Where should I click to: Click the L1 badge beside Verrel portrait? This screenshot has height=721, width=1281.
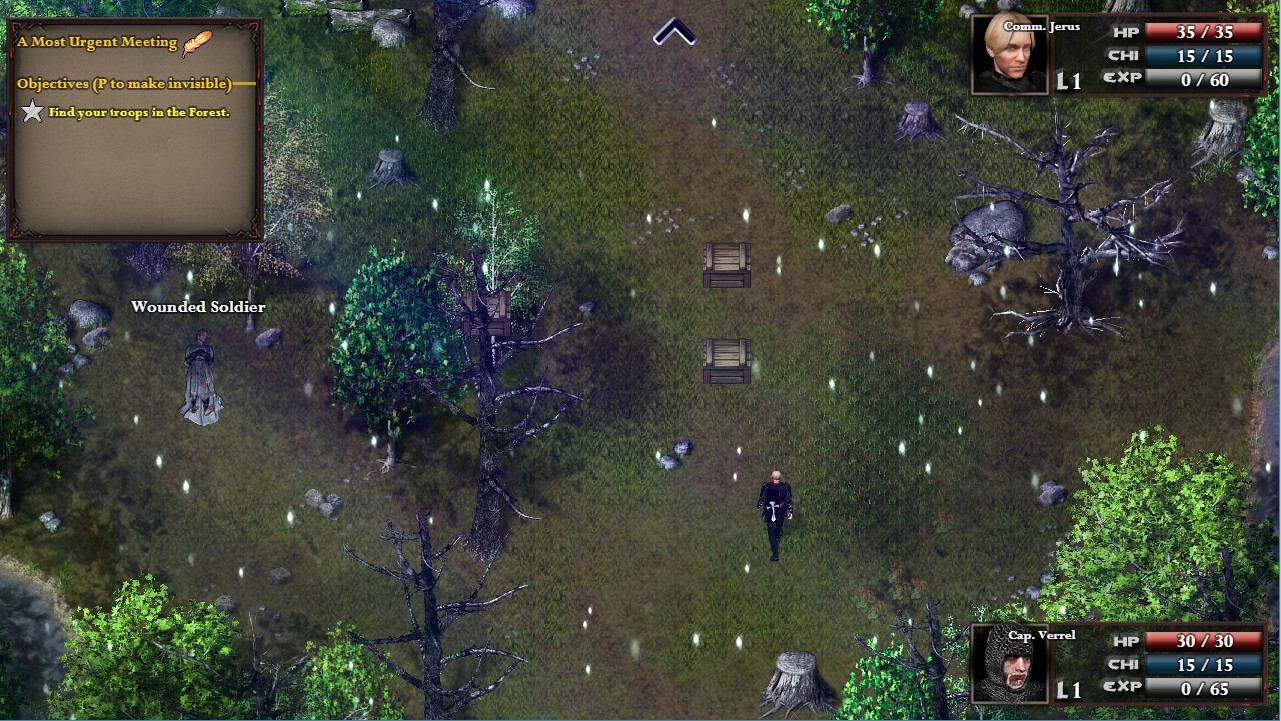tap(1068, 690)
